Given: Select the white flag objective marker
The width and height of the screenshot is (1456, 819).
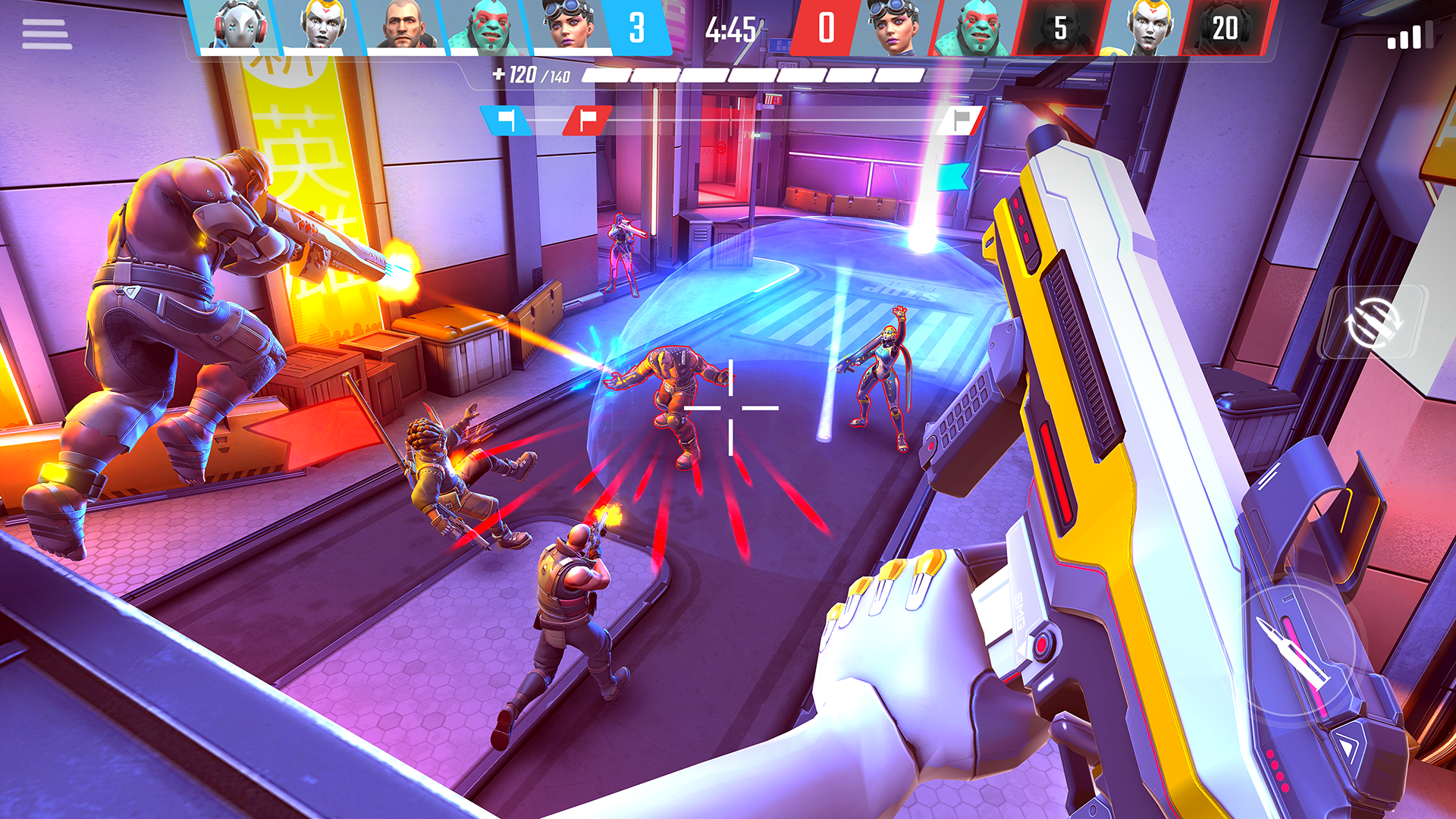Looking at the screenshot, I should point(961,121).
